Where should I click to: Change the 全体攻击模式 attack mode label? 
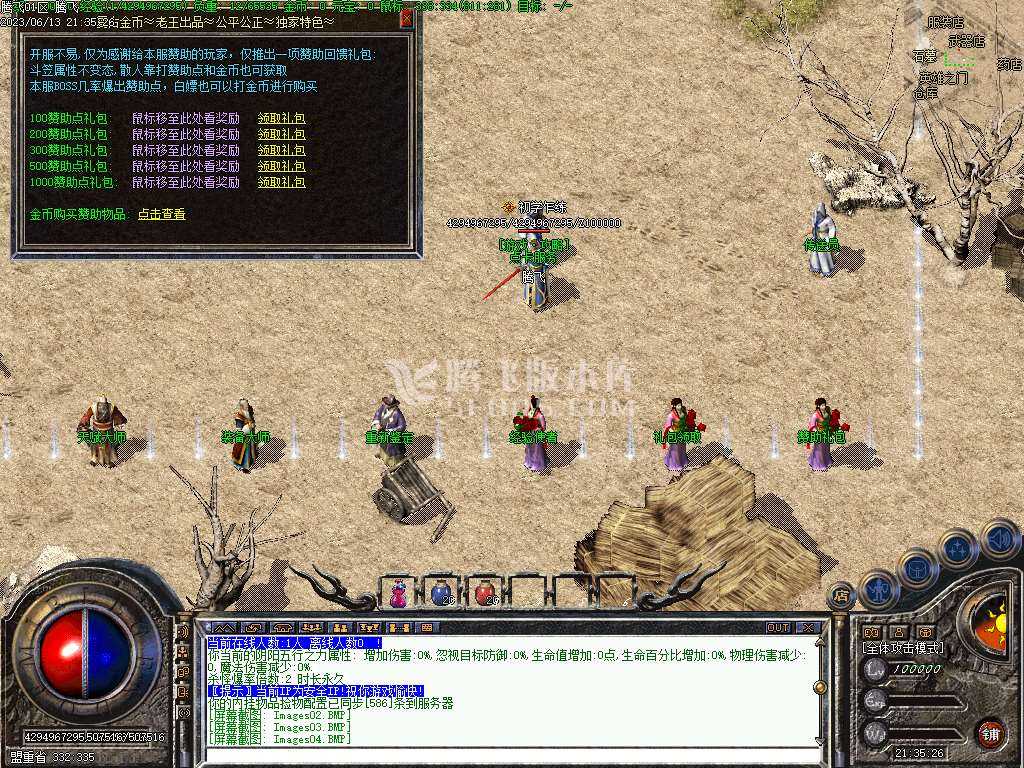click(903, 648)
